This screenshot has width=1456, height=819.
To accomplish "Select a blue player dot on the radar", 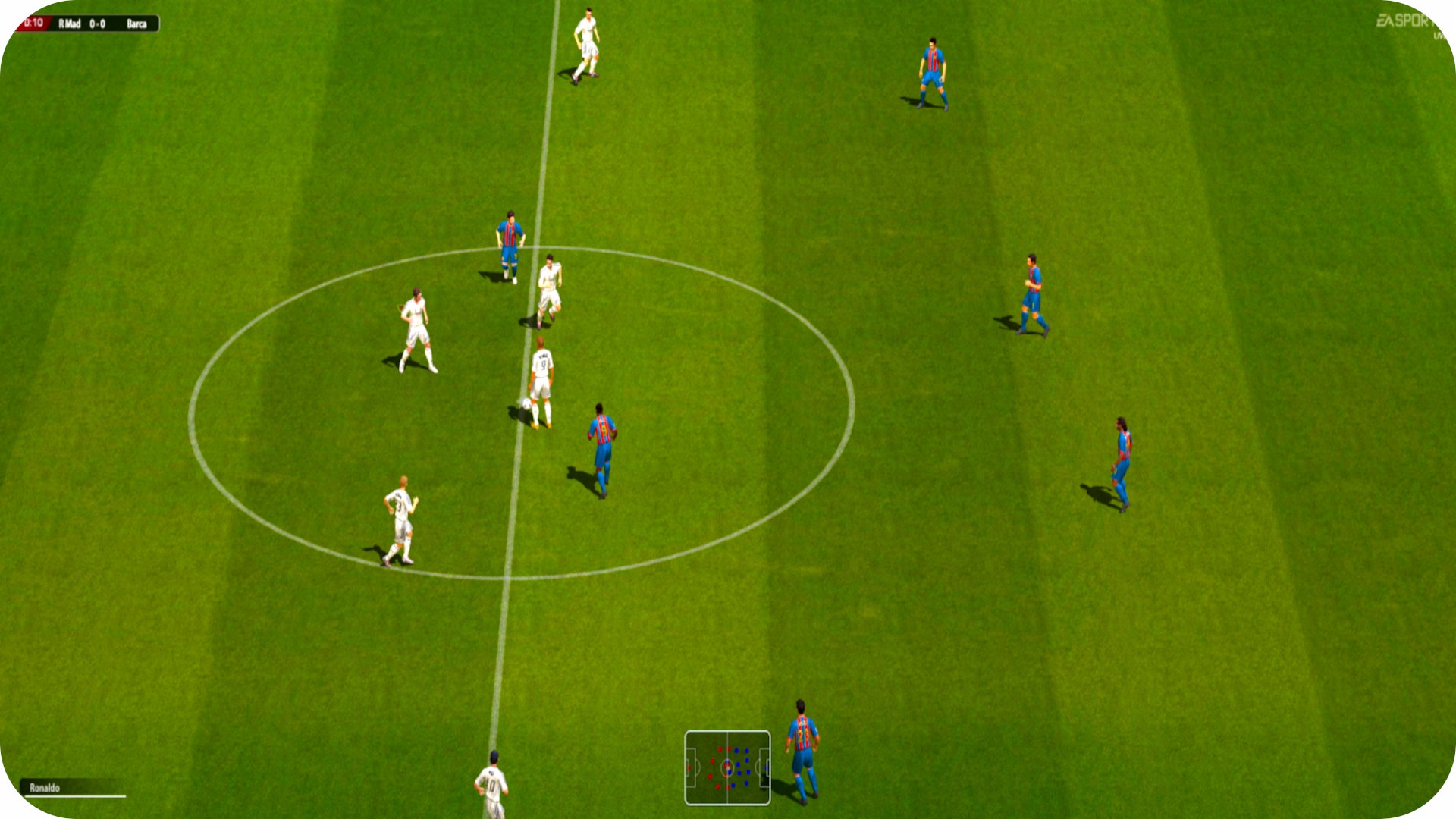I will [747, 750].
